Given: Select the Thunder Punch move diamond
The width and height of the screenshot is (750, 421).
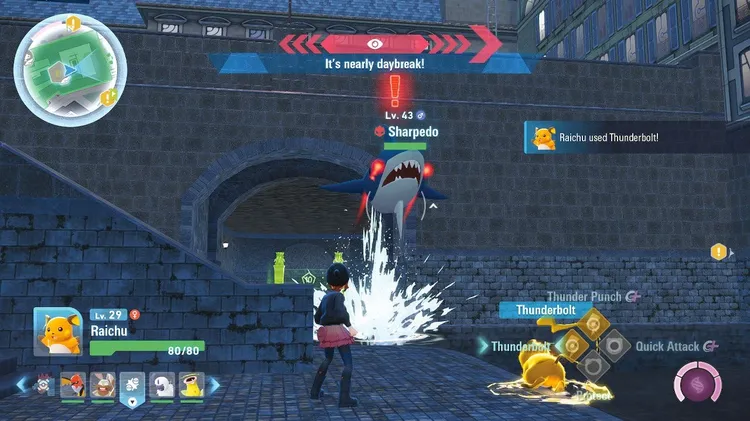Looking at the screenshot, I should pyautogui.click(x=593, y=324).
